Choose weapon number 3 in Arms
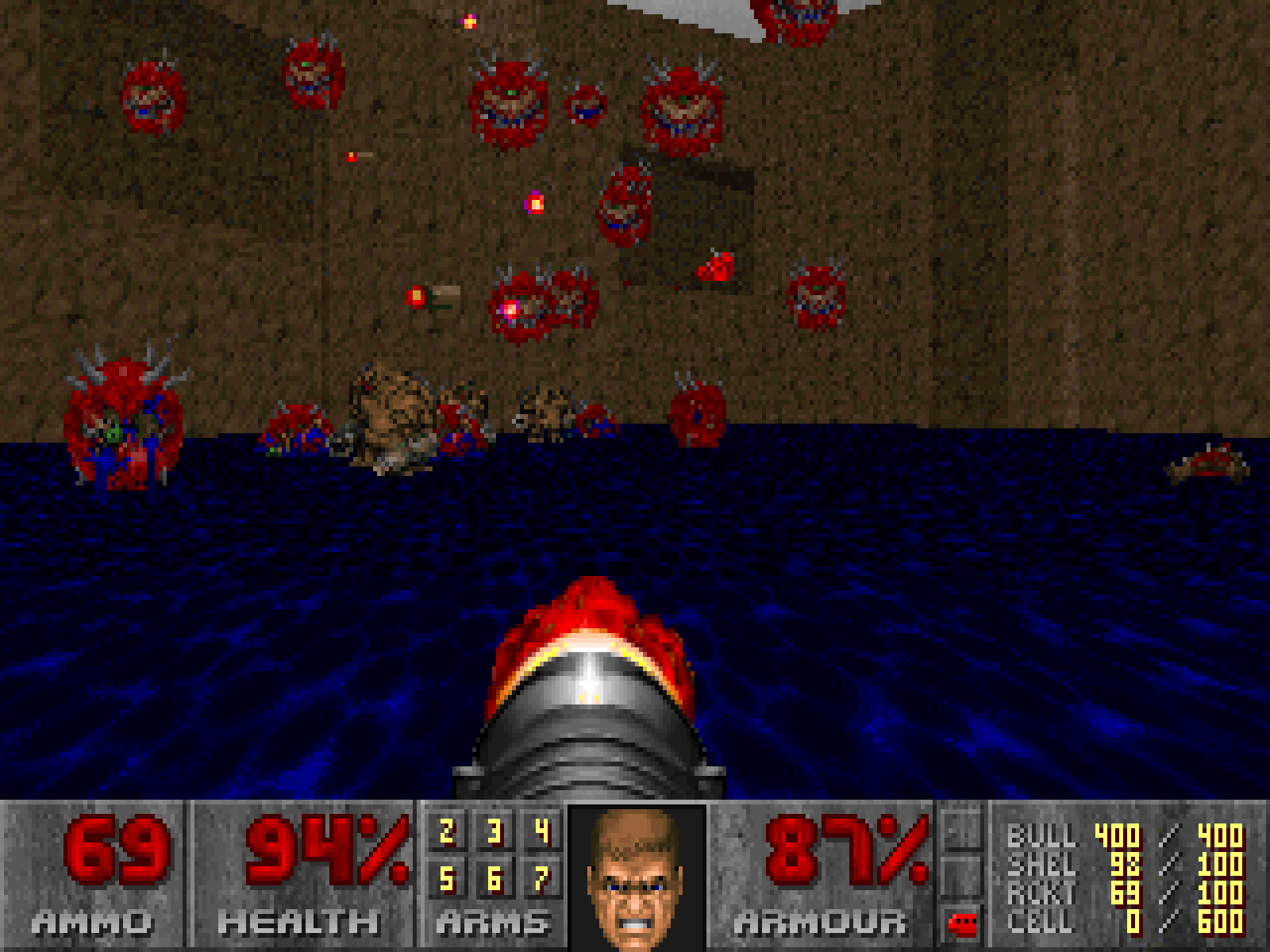 click(x=495, y=832)
